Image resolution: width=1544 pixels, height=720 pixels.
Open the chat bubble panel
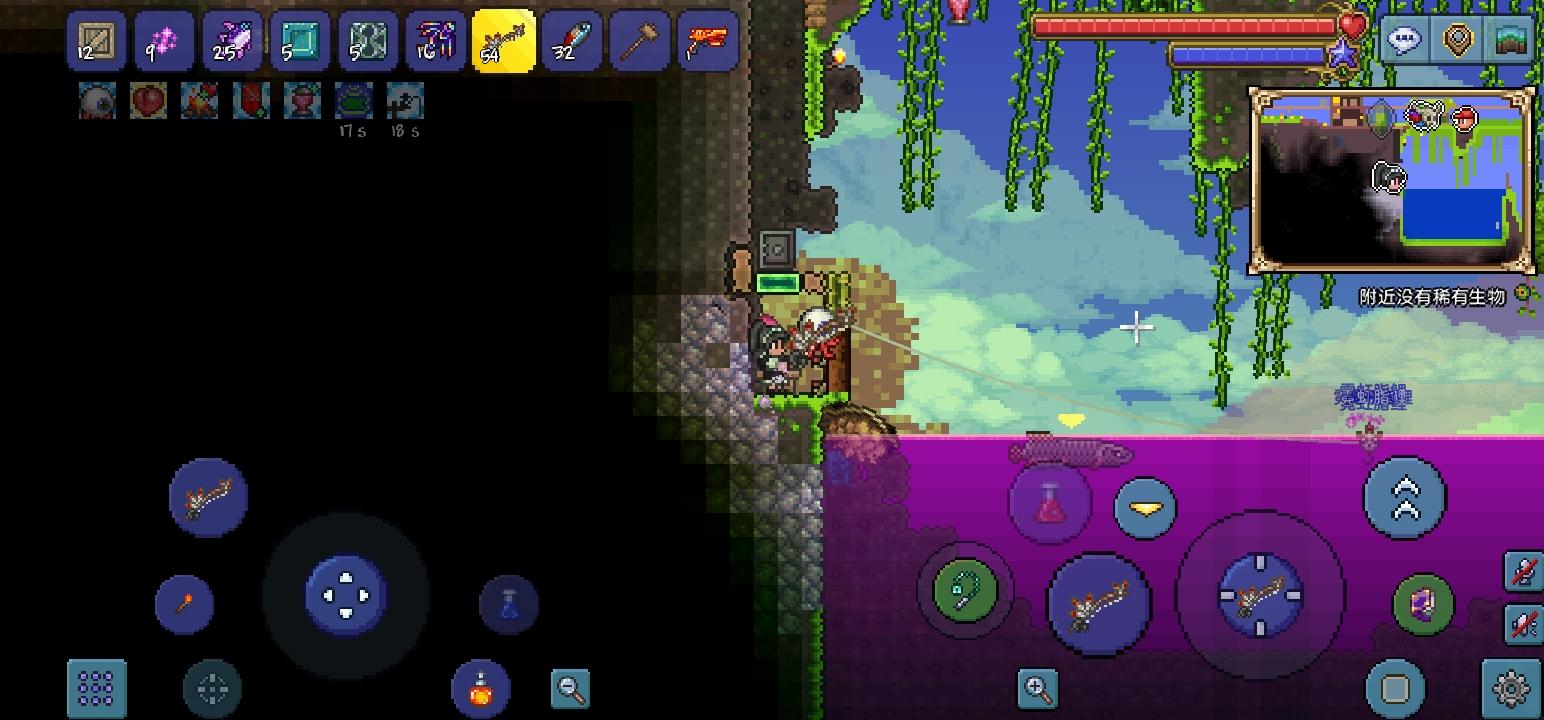1405,40
